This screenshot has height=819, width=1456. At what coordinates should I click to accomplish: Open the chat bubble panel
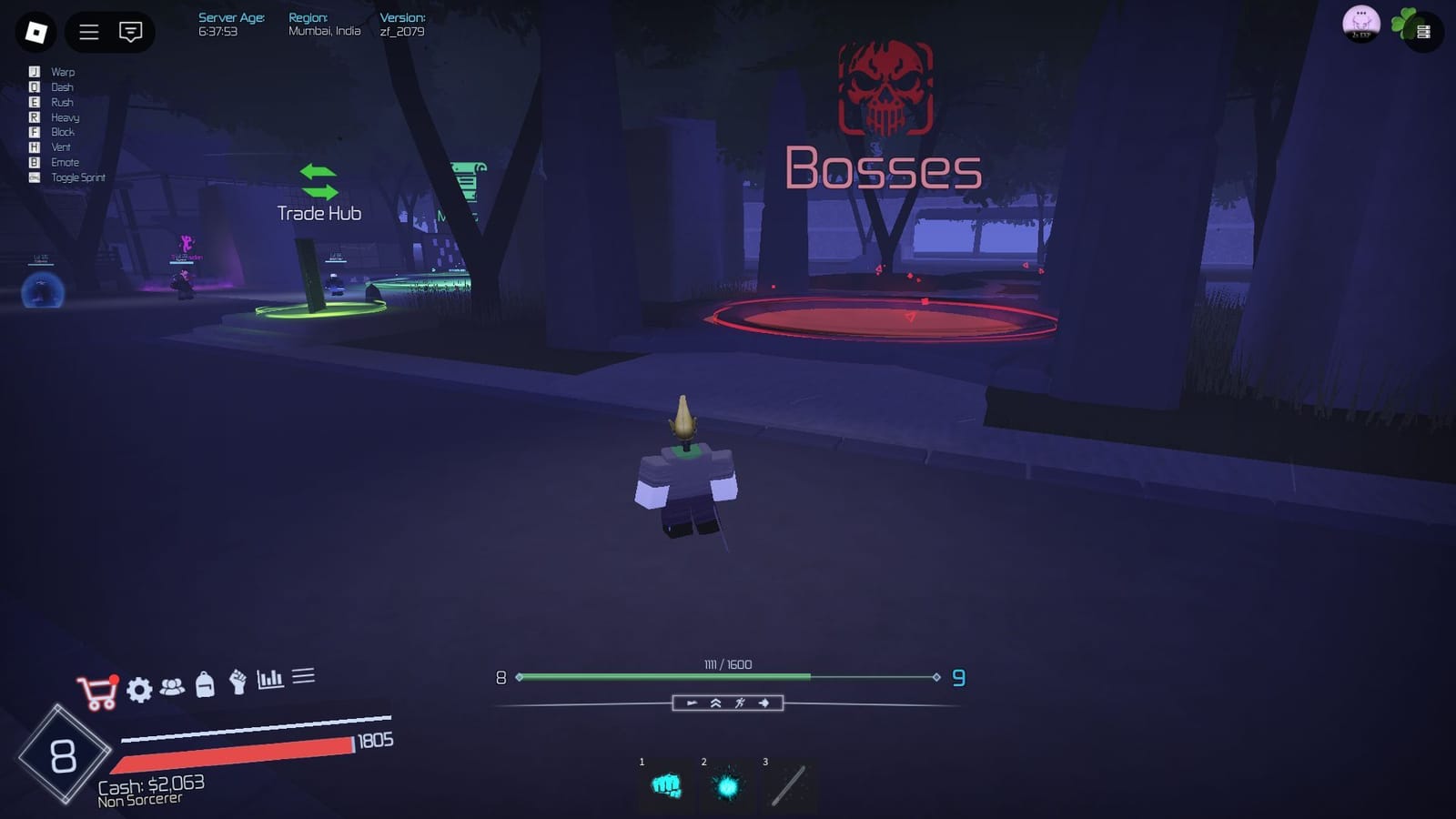pyautogui.click(x=130, y=32)
